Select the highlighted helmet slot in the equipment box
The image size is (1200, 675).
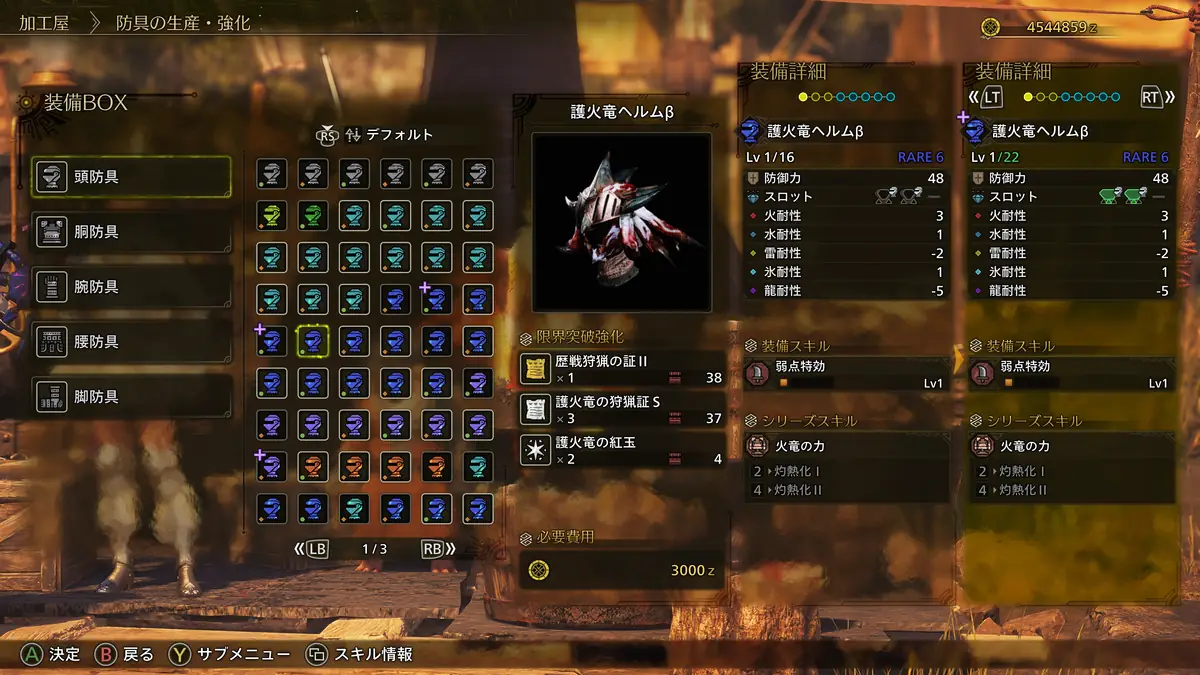[x=313, y=341]
